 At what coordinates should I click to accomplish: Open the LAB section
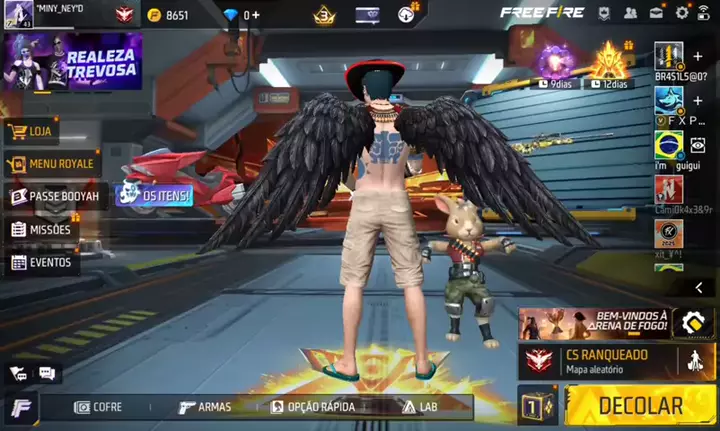420,407
